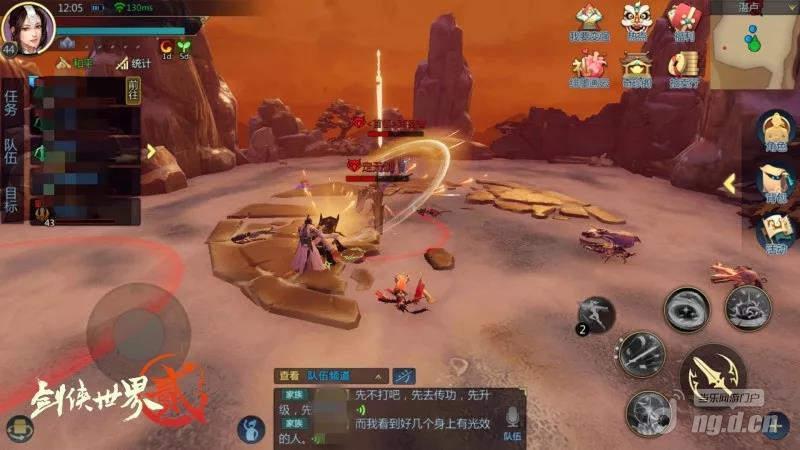
Task: Expand the right-side menu arrow
Action: point(730,183)
